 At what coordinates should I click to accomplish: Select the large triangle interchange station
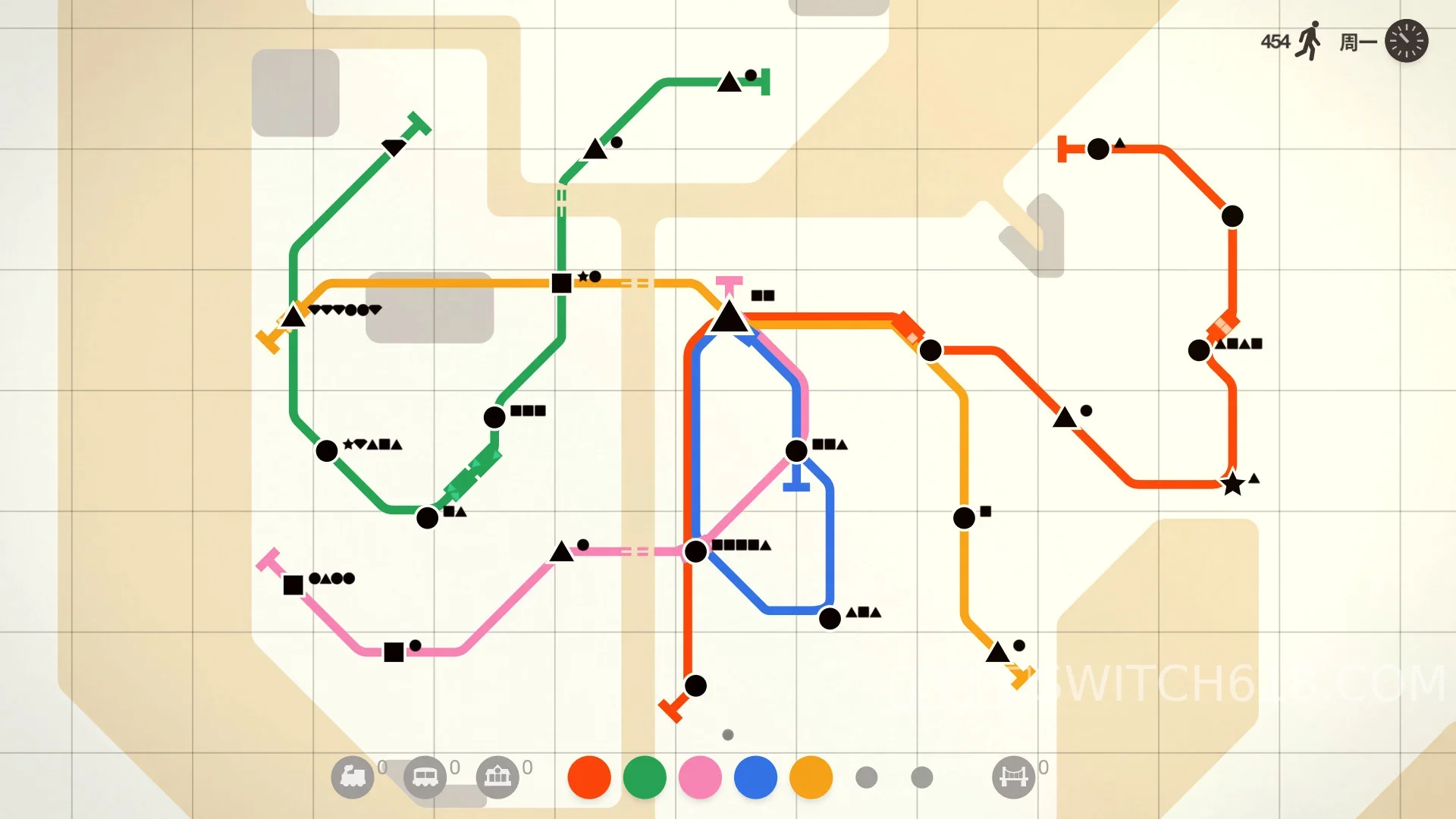730,318
